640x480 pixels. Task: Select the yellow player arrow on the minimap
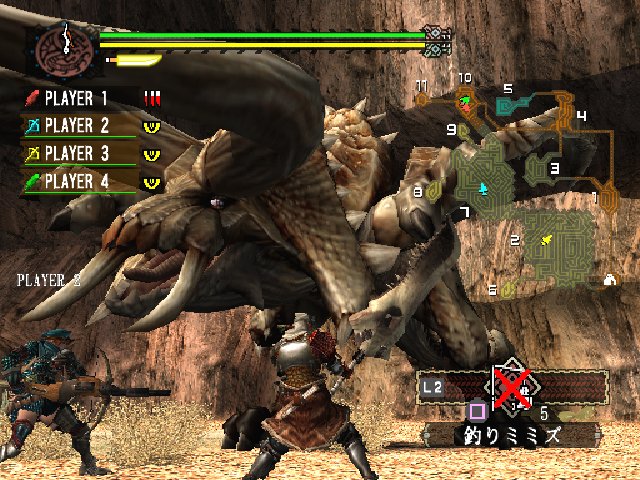point(546,240)
